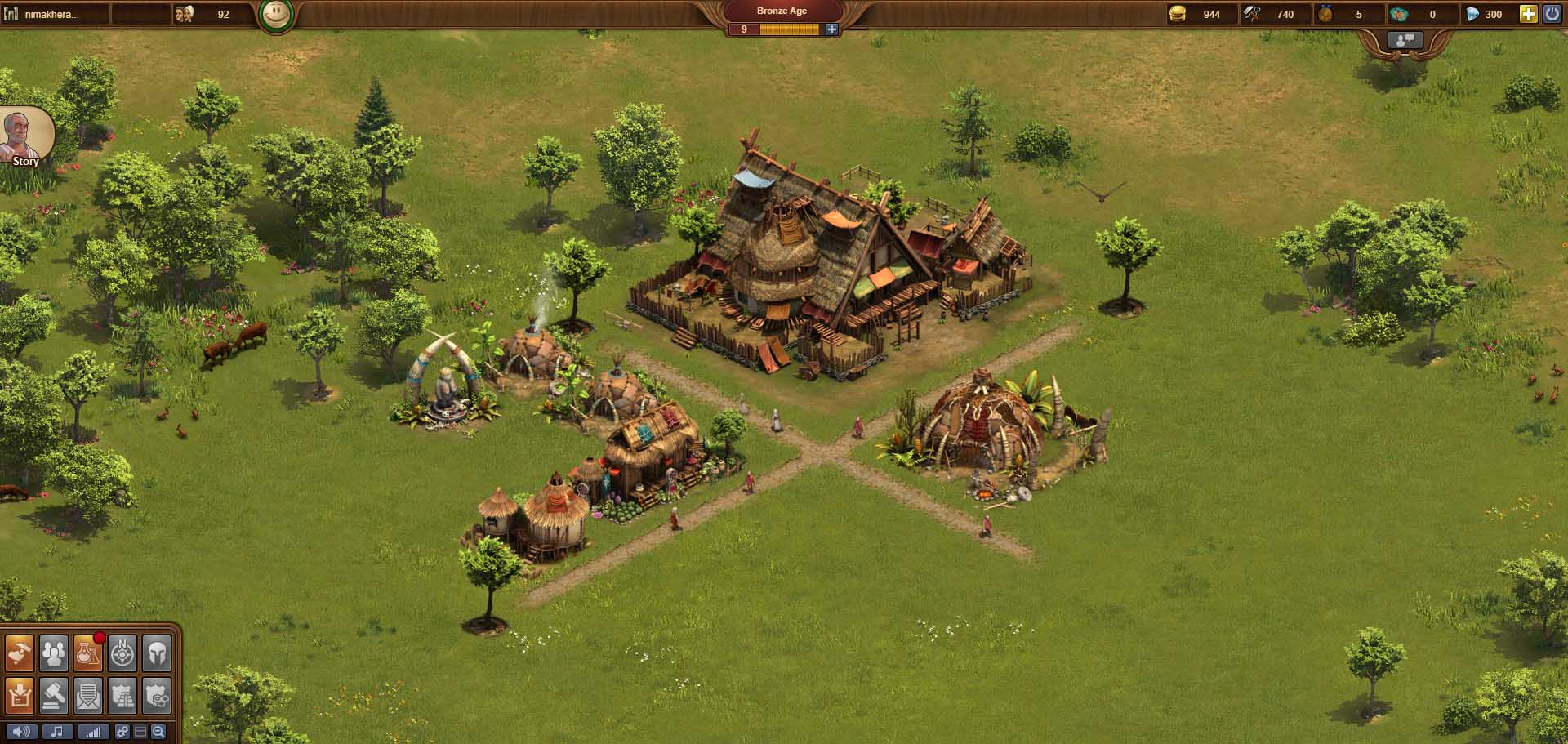Open the chat panel toggle button

point(1405,39)
